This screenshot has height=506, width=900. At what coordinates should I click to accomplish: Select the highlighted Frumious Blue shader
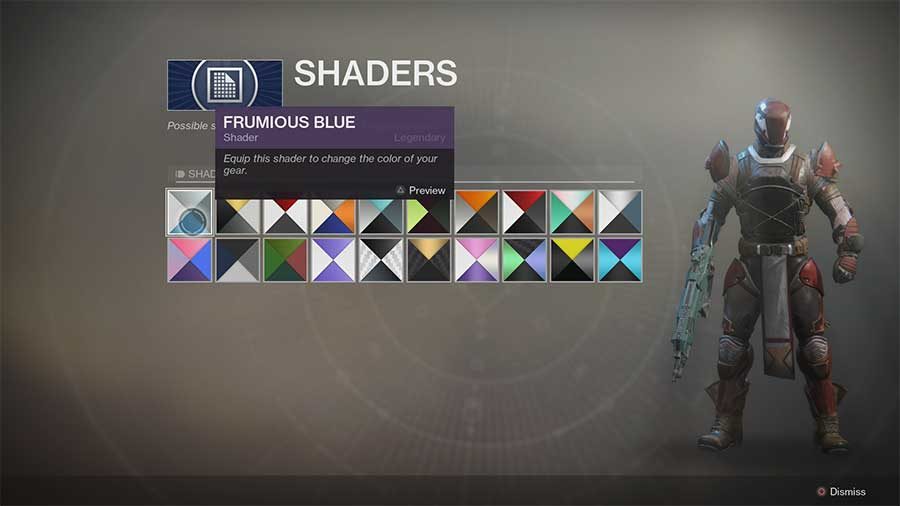click(189, 212)
